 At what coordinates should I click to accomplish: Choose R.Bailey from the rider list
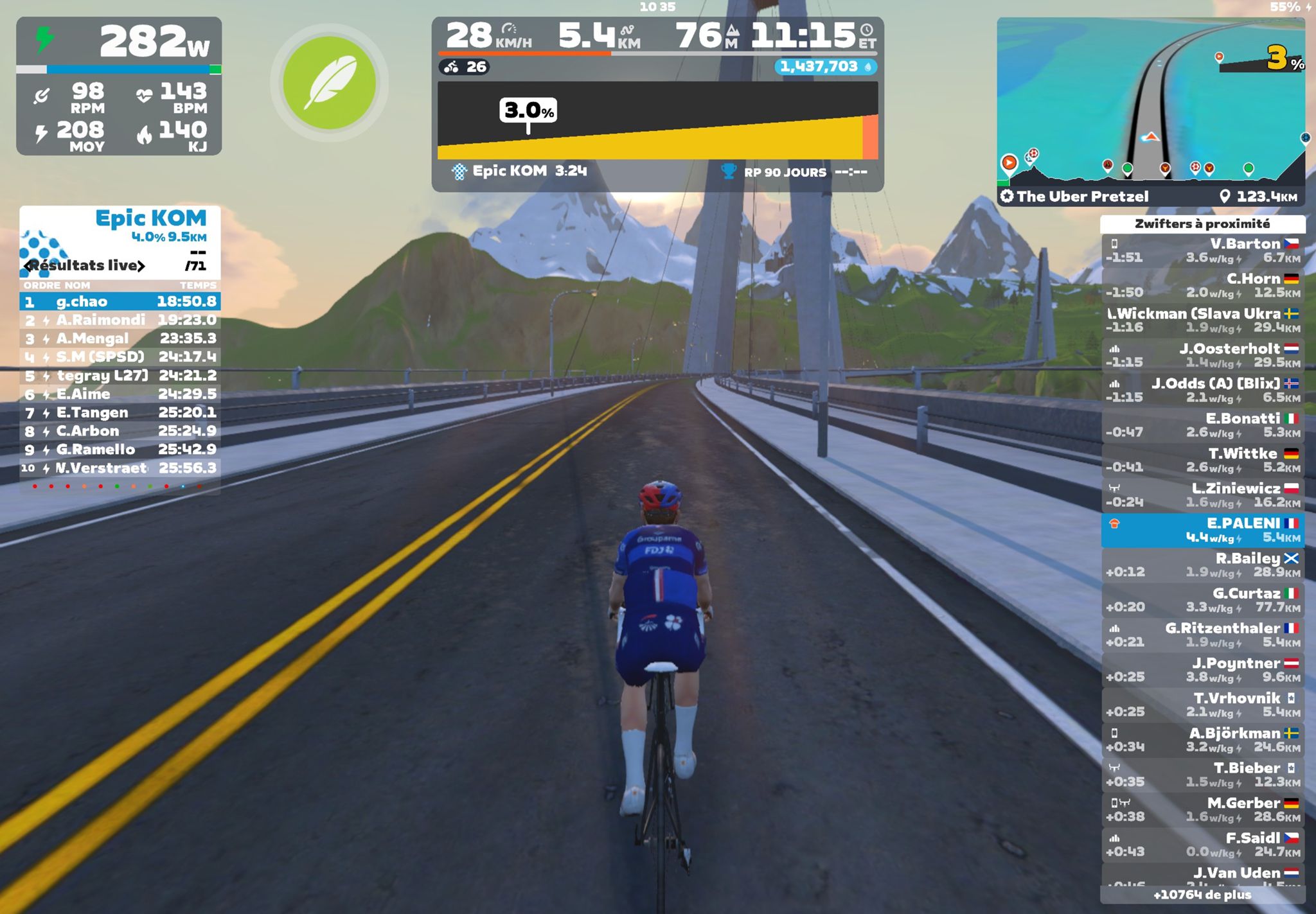click(x=1202, y=565)
